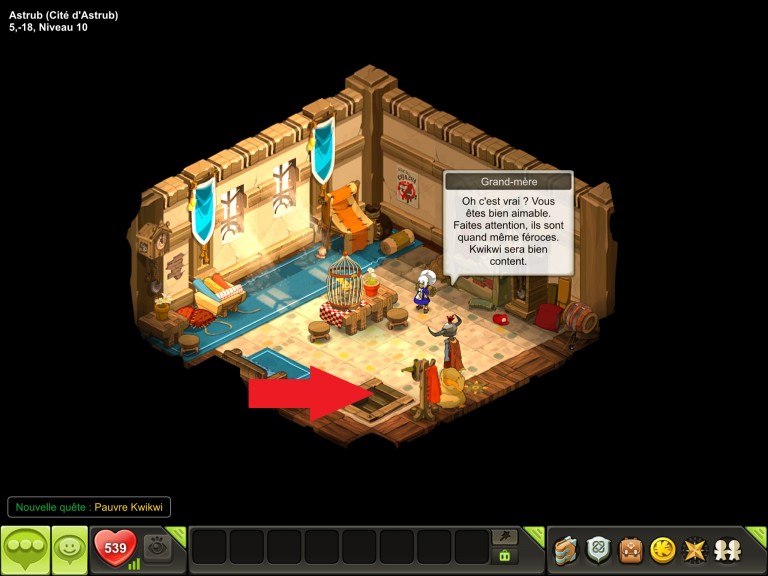768x576 pixels.
Task: Switch shortcut bar to spells wand tab
Action: click(x=505, y=537)
